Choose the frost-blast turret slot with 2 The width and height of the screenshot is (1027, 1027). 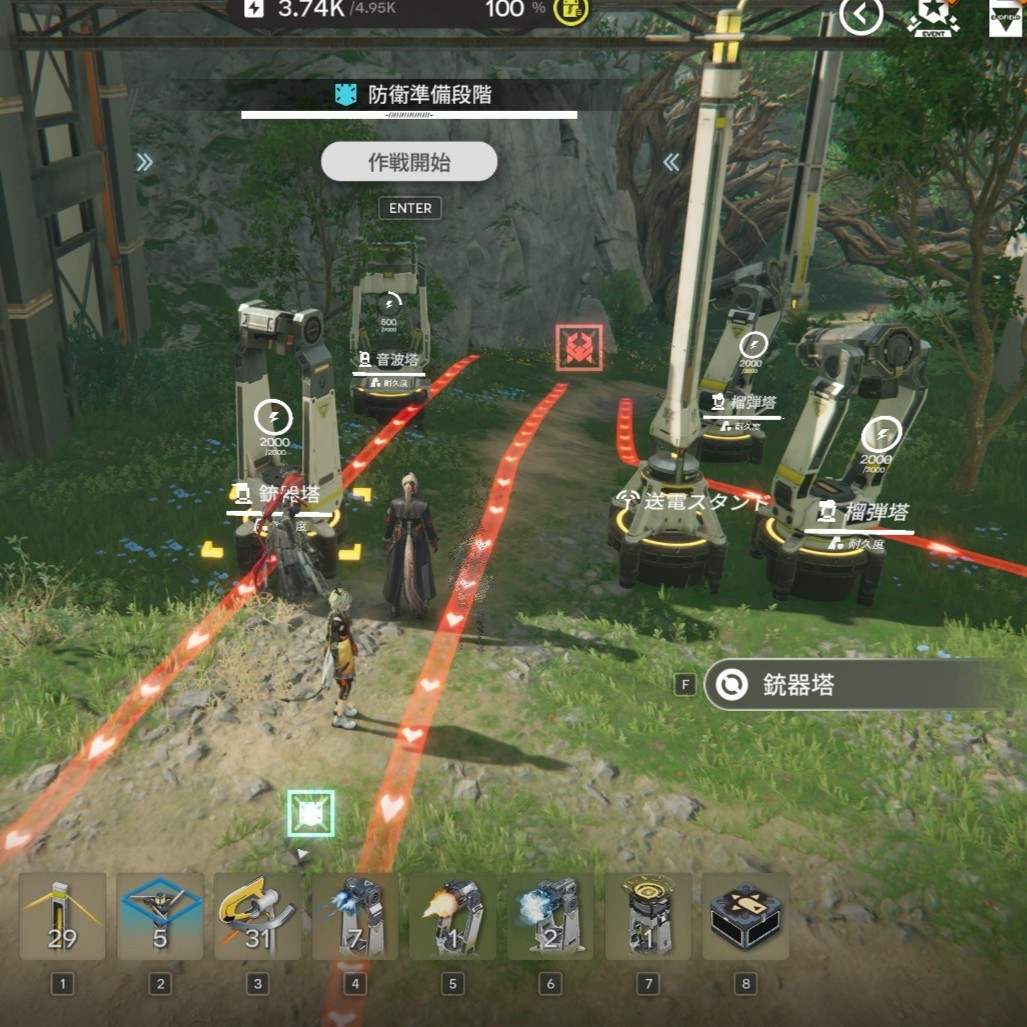[x=550, y=916]
